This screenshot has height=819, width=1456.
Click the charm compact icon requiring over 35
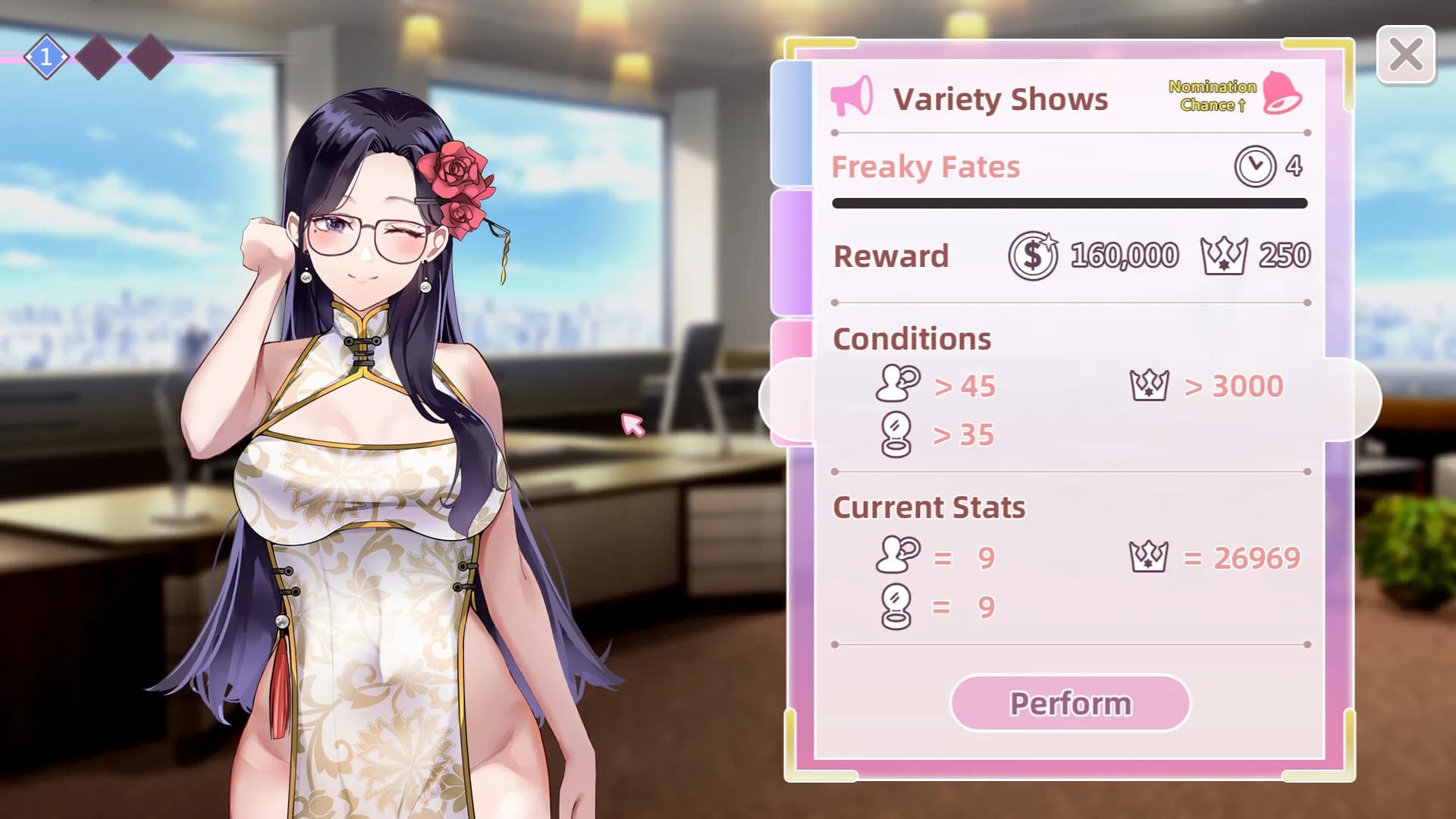click(x=895, y=434)
